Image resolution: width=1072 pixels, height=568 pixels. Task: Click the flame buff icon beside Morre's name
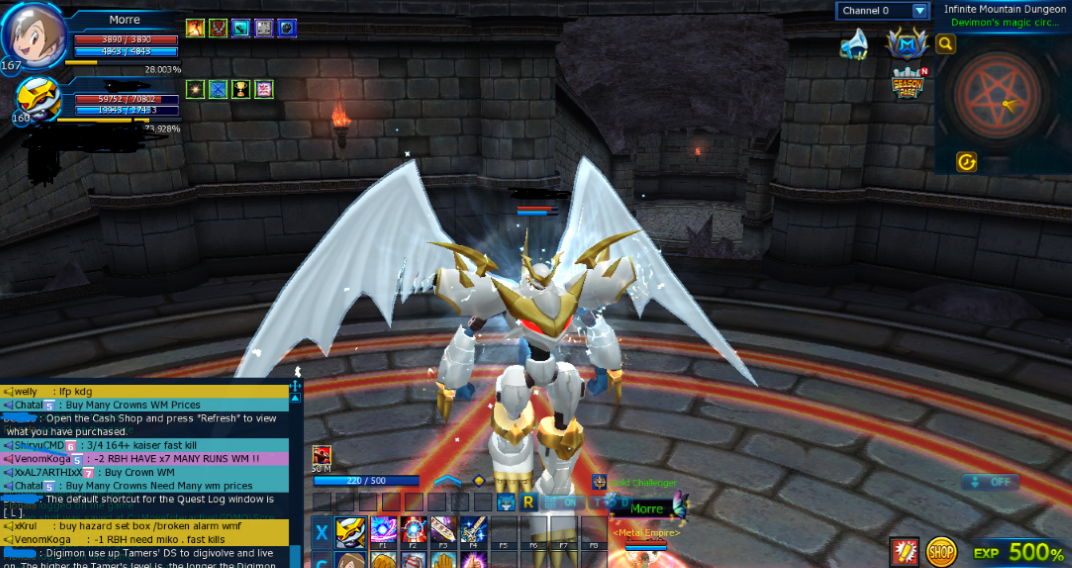pyautogui.click(x=196, y=28)
